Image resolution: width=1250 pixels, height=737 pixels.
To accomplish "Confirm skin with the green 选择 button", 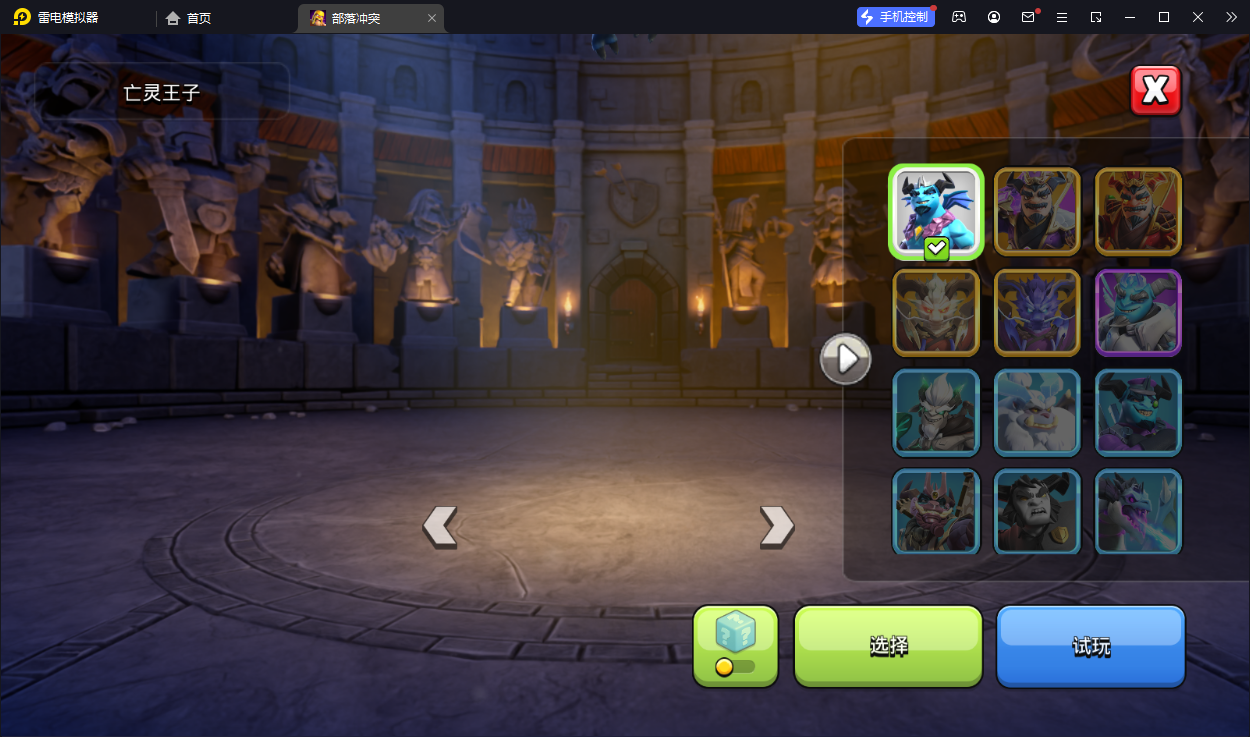I will pos(888,646).
